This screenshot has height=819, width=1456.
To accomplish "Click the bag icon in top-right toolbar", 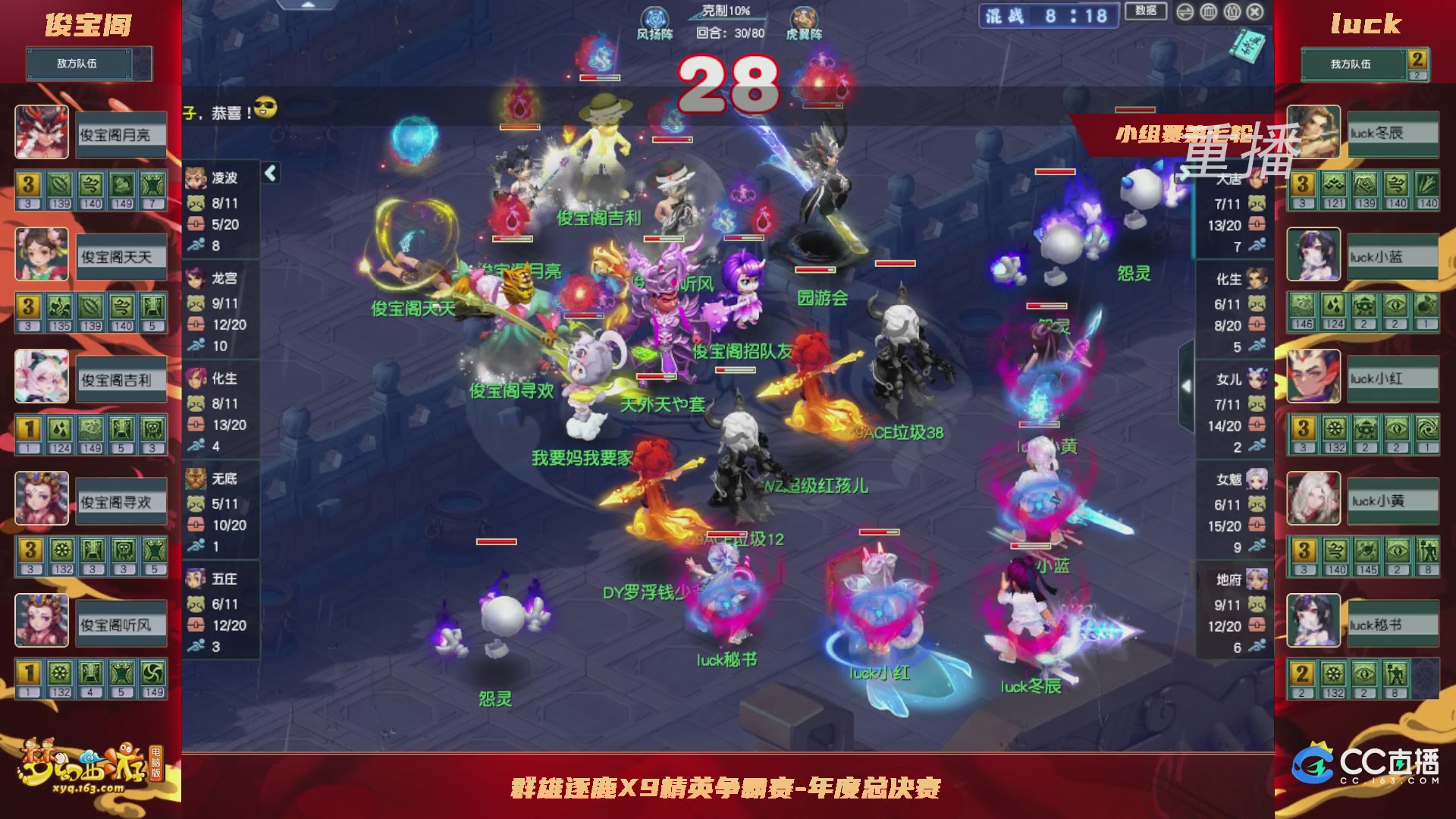I will (1232, 12).
